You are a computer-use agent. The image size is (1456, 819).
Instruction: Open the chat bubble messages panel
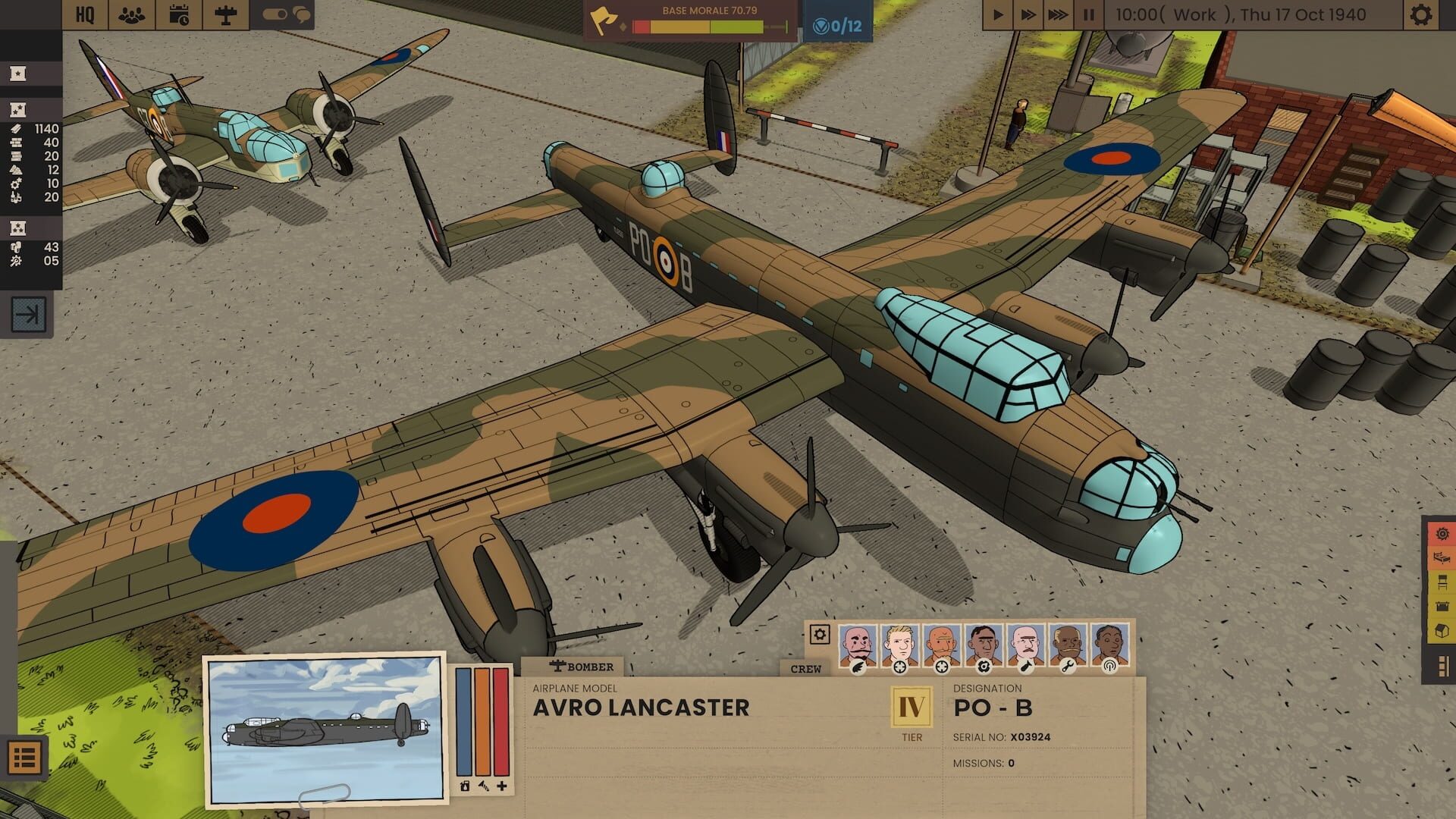(x=302, y=14)
